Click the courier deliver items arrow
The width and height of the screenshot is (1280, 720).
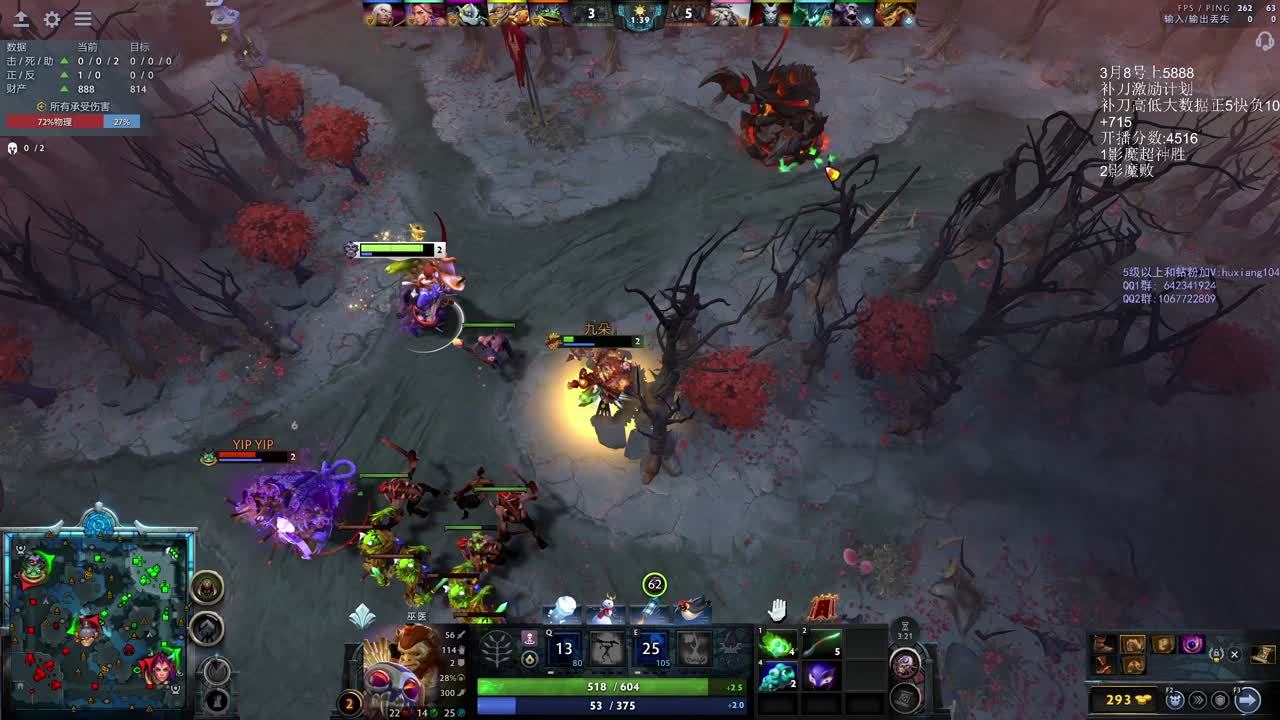point(1247,700)
